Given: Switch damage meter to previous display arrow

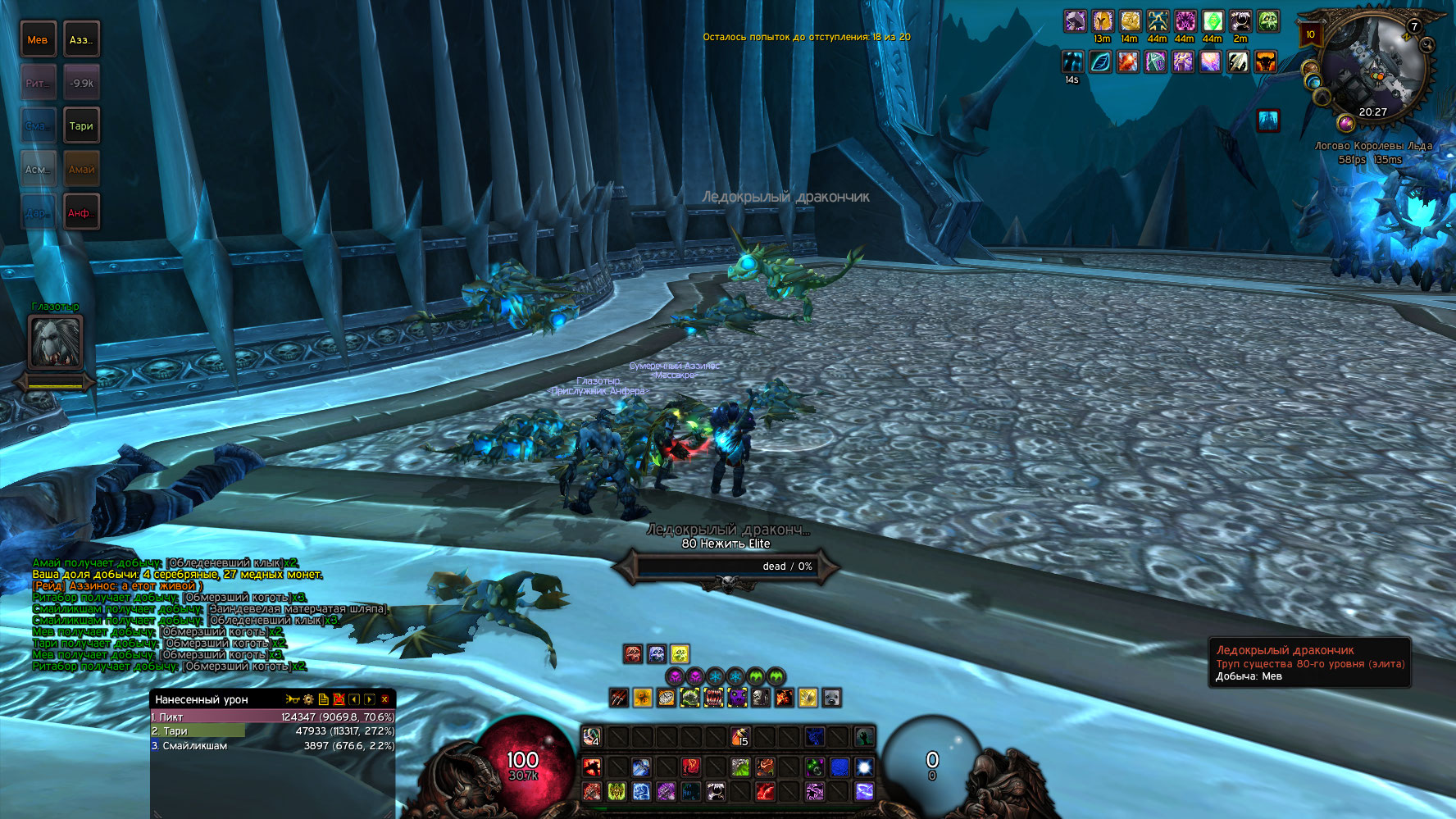Looking at the screenshot, I should click(354, 699).
